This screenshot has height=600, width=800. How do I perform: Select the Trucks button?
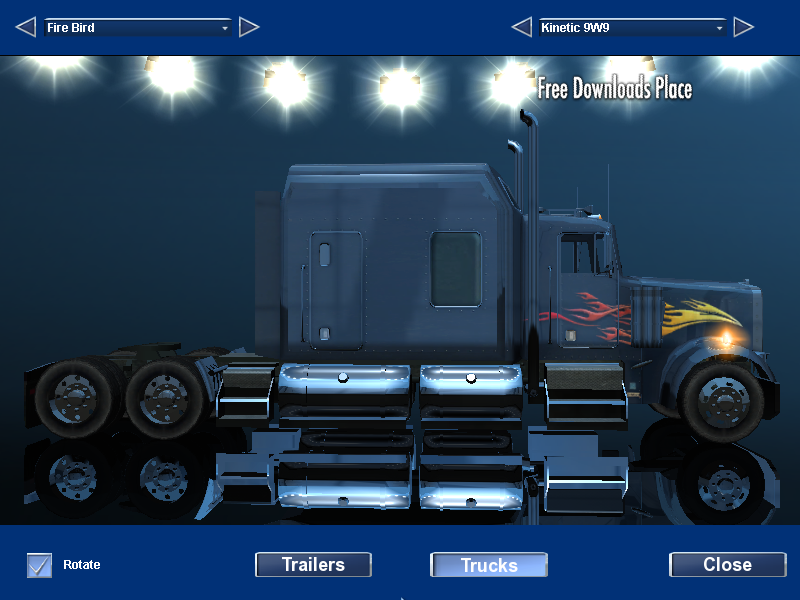pyautogui.click(x=489, y=565)
